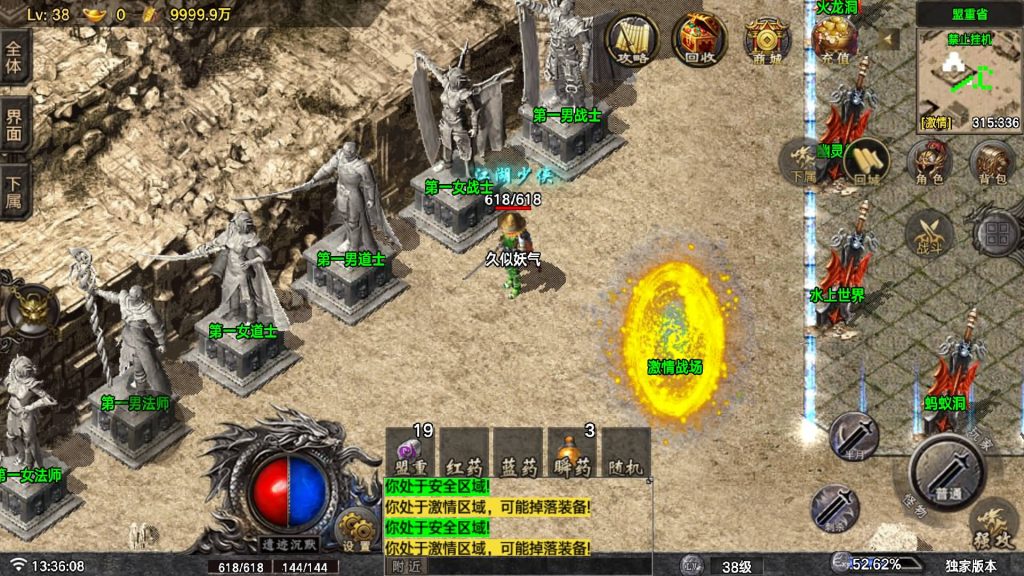Activate the 半月 half-moon sword skill
This screenshot has width=1024, height=576.
(x=853, y=437)
